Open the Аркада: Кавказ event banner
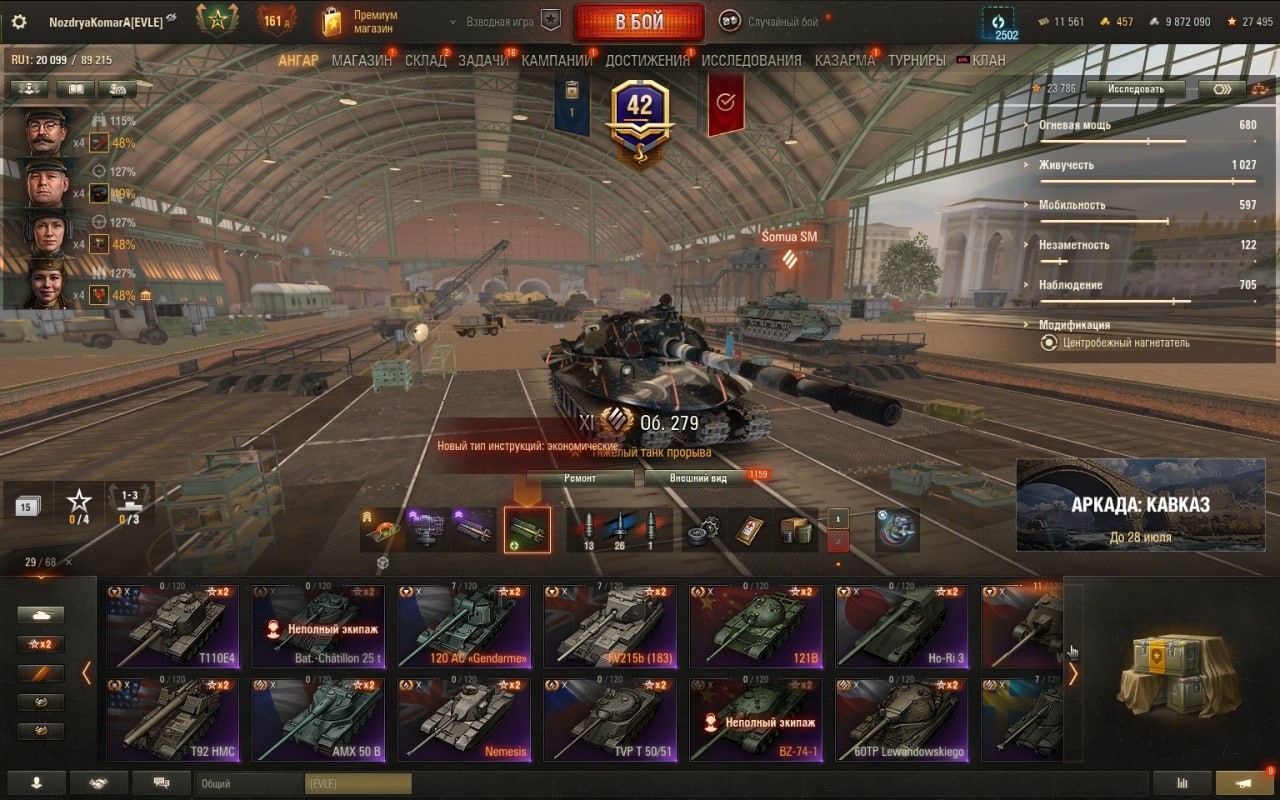This screenshot has width=1280, height=800. (x=1139, y=505)
